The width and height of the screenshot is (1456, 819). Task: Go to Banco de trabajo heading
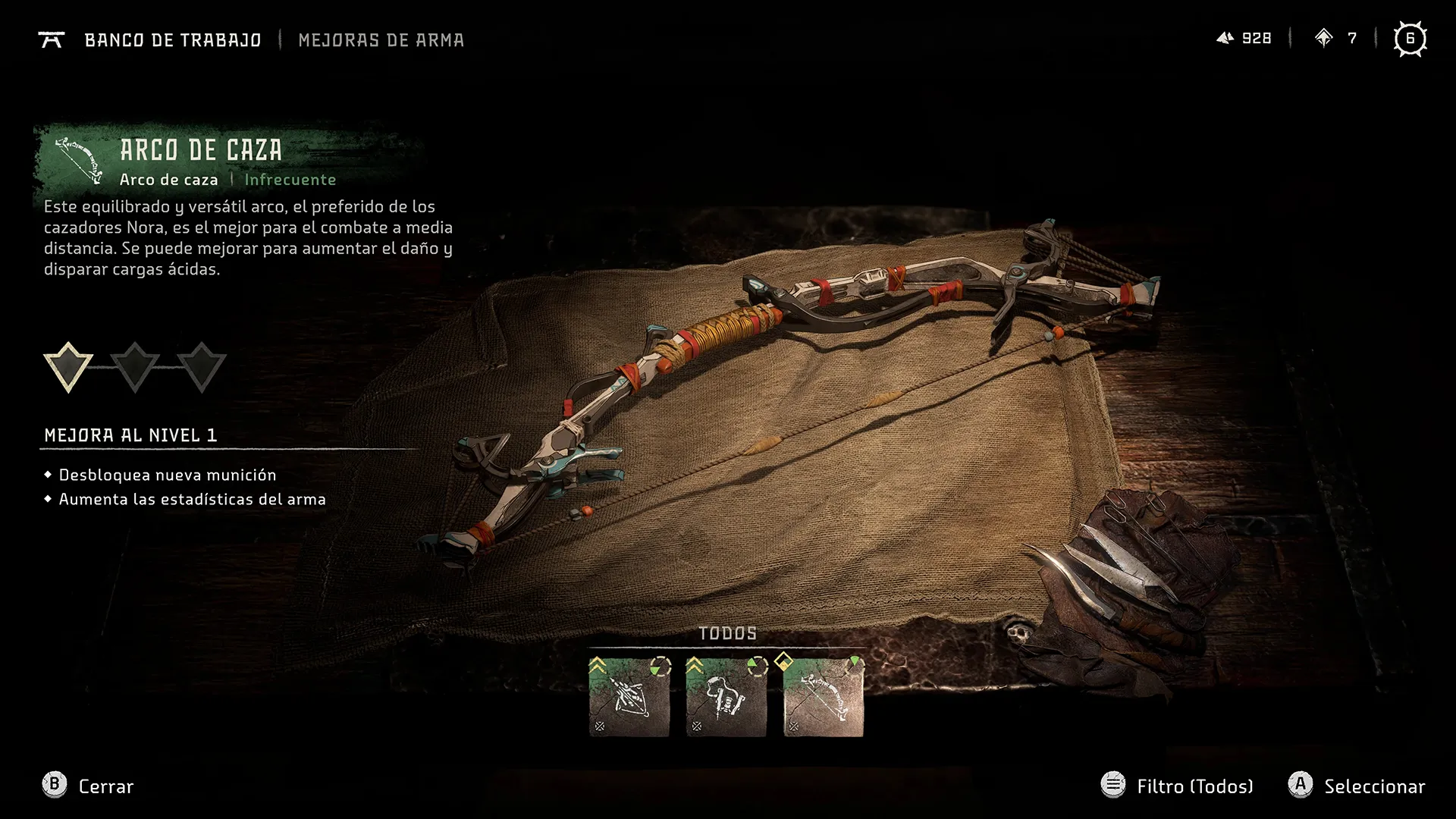[x=172, y=40]
